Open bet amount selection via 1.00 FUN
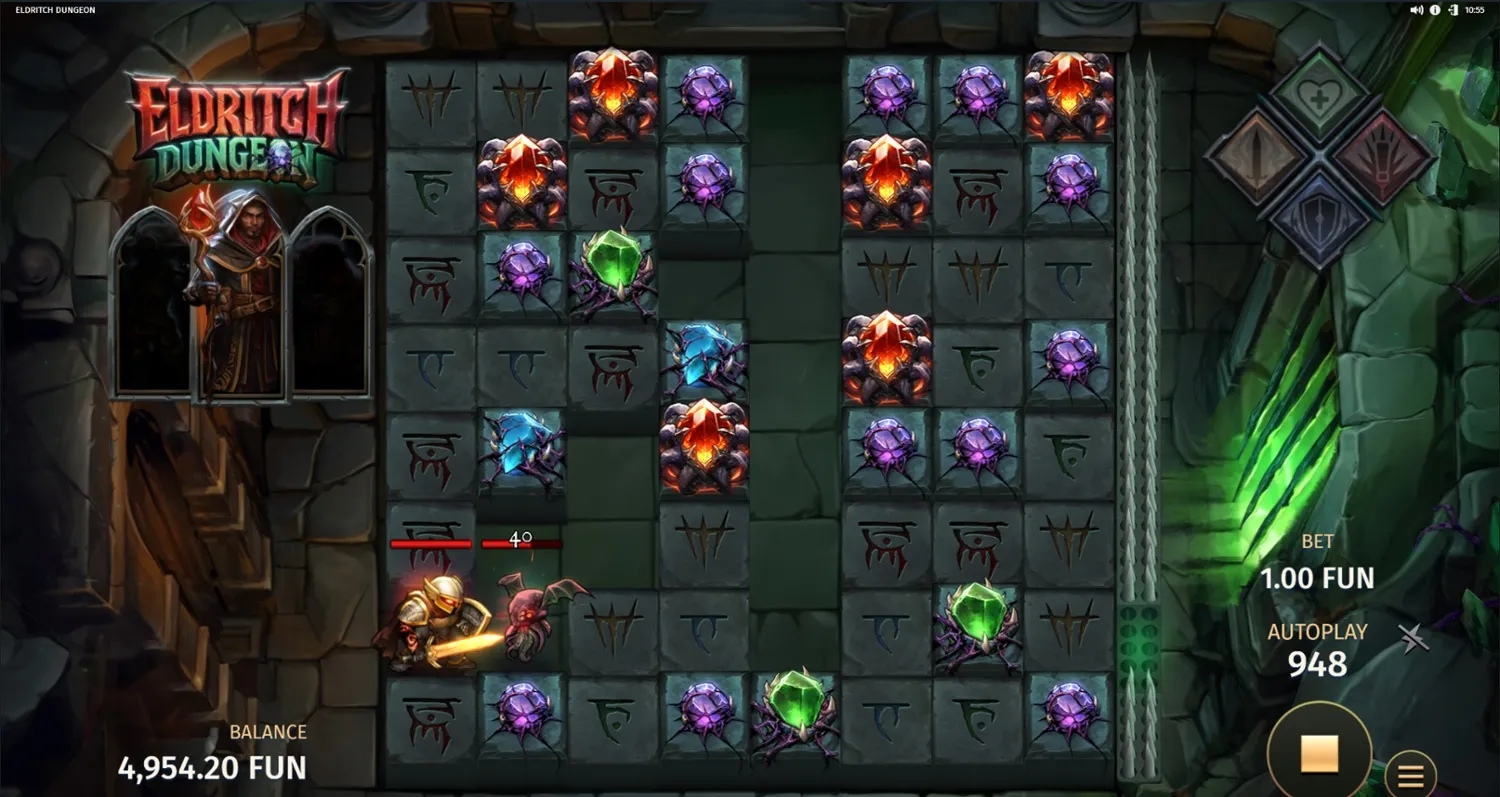 pos(1318,578)
